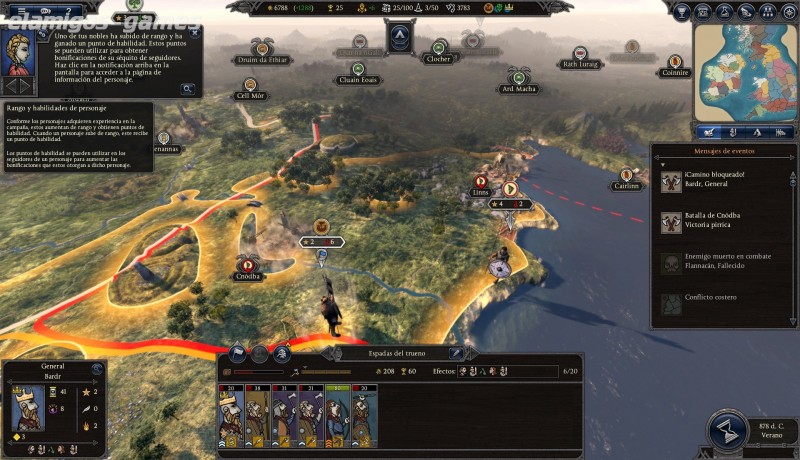Viewport: 800px width, 460px height.
Task: Switch to the first map list tab below minimap
Action: tap(708, 131)
